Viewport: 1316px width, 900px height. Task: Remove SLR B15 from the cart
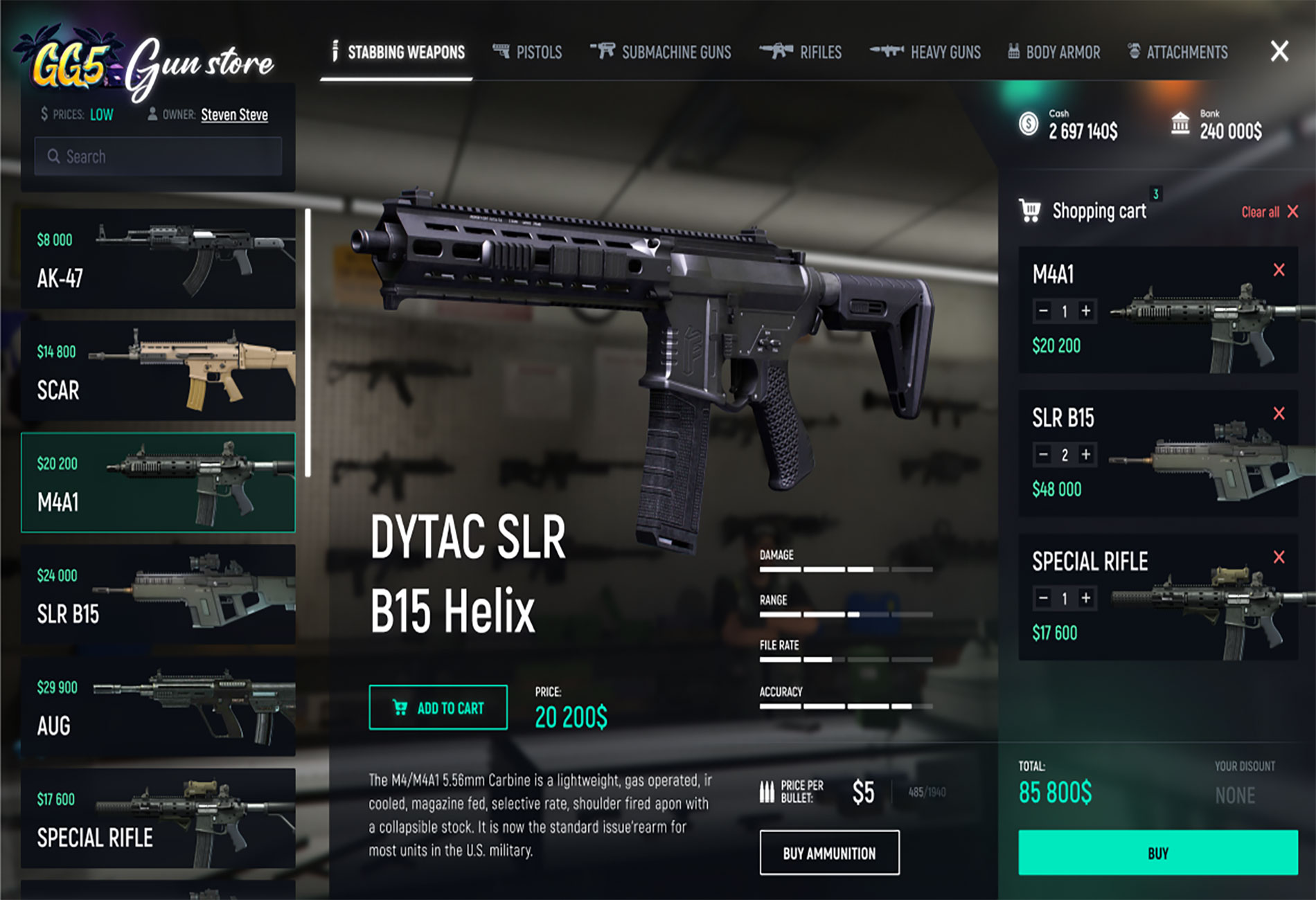pos(1279,413)
